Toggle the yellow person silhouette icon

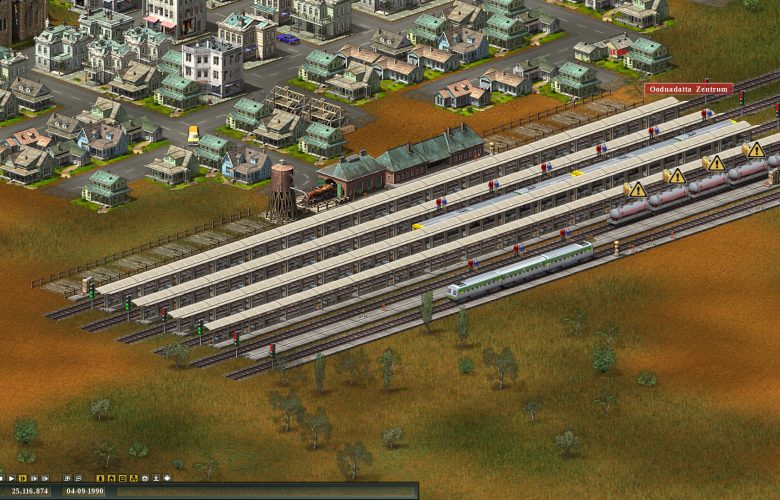(100, 478)
